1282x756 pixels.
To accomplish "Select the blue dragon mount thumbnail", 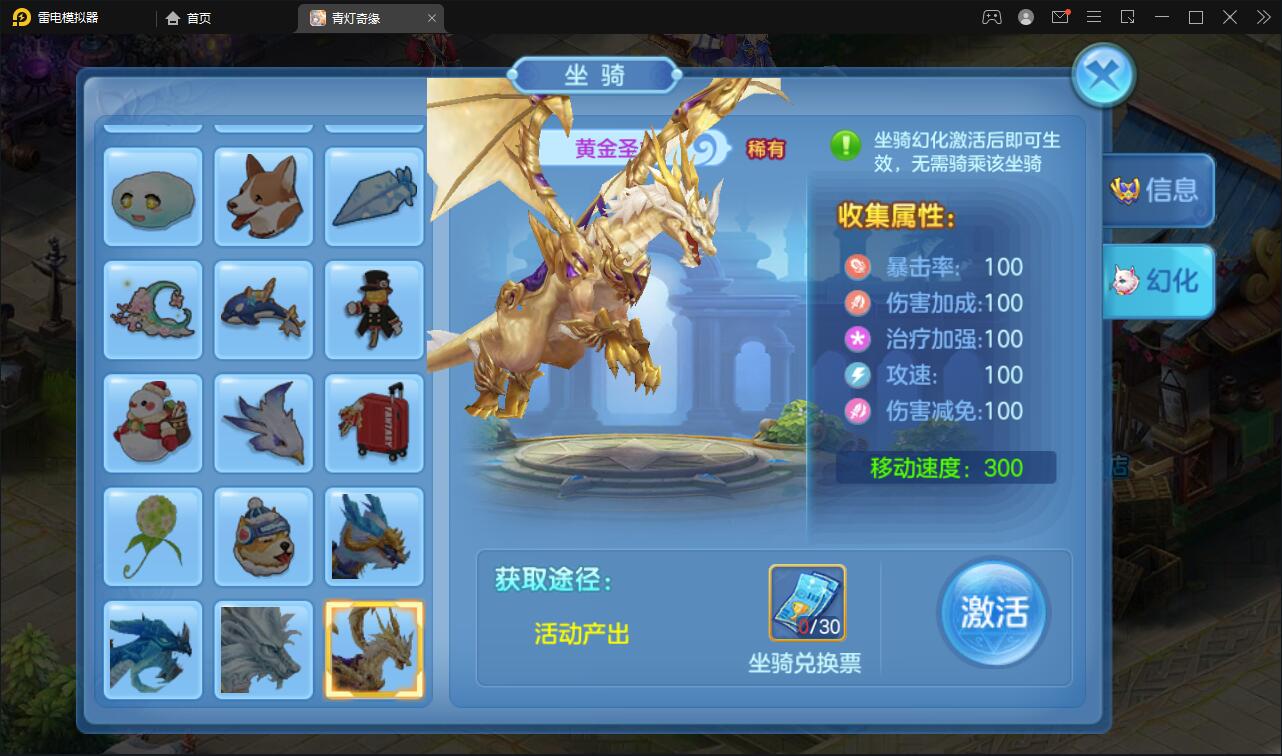I will 152,650.
